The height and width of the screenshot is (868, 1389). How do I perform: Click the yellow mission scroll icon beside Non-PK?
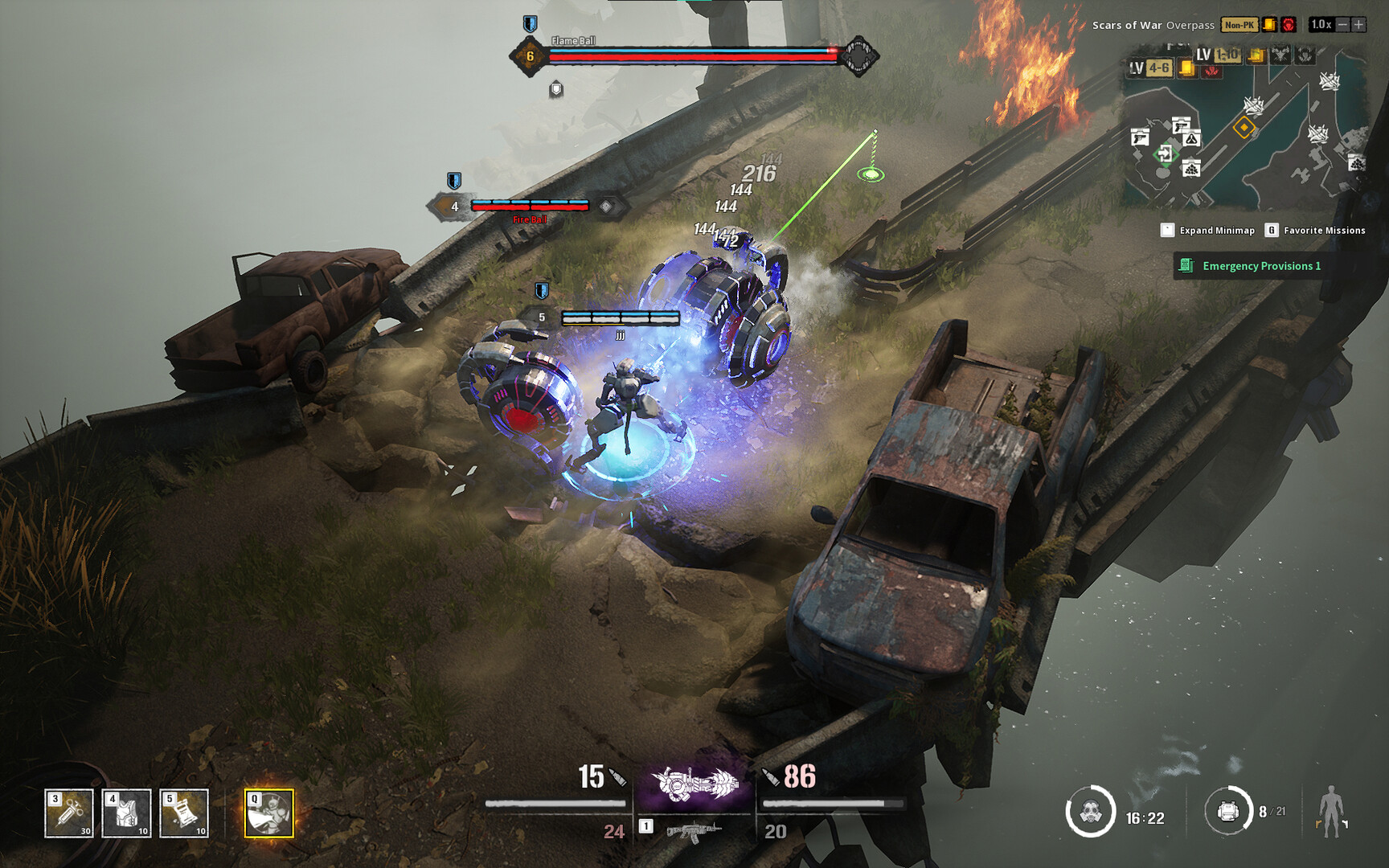coord(1268,24)
